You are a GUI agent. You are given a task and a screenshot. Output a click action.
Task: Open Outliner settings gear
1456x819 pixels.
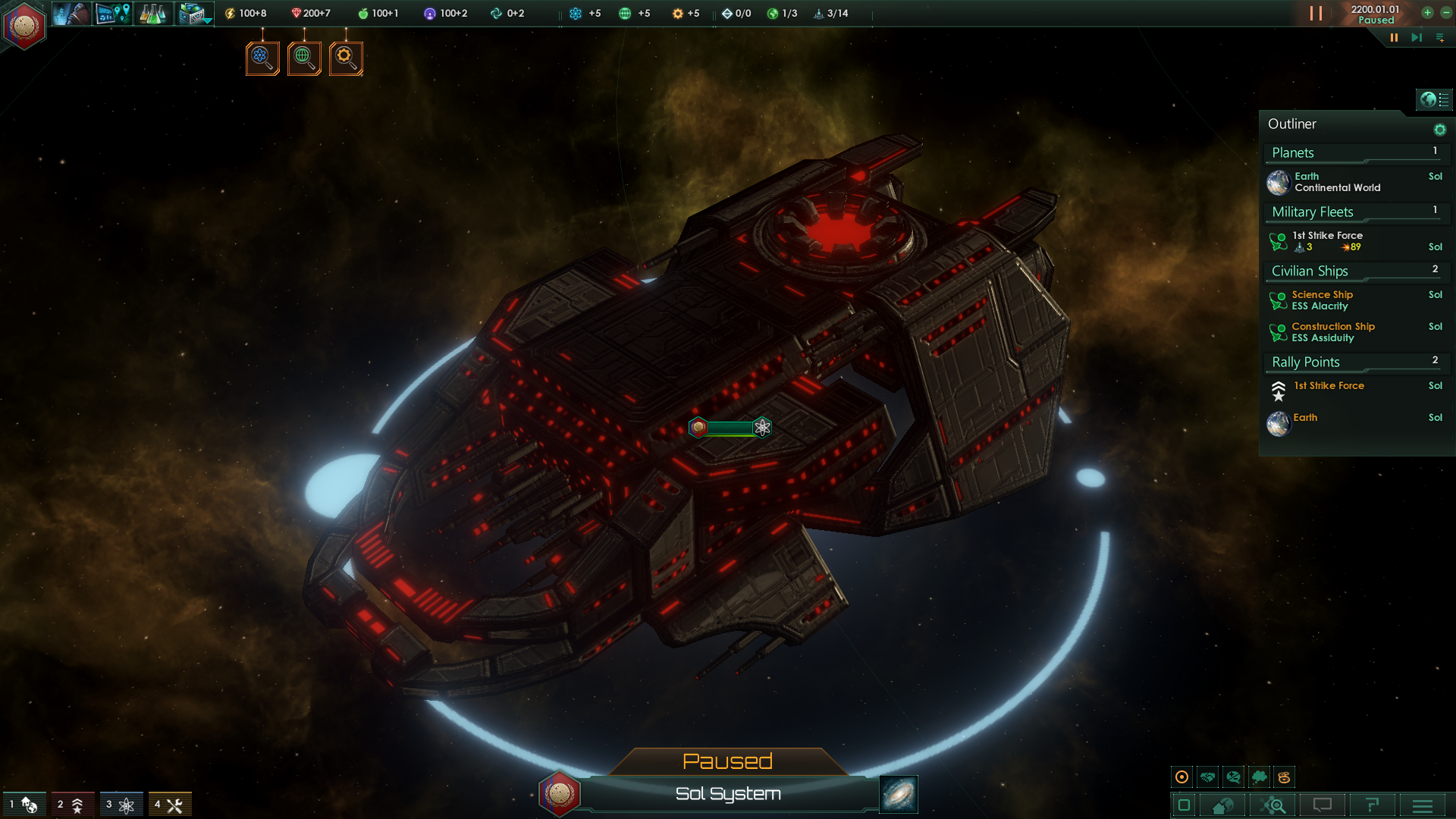tap(1439, 130)
